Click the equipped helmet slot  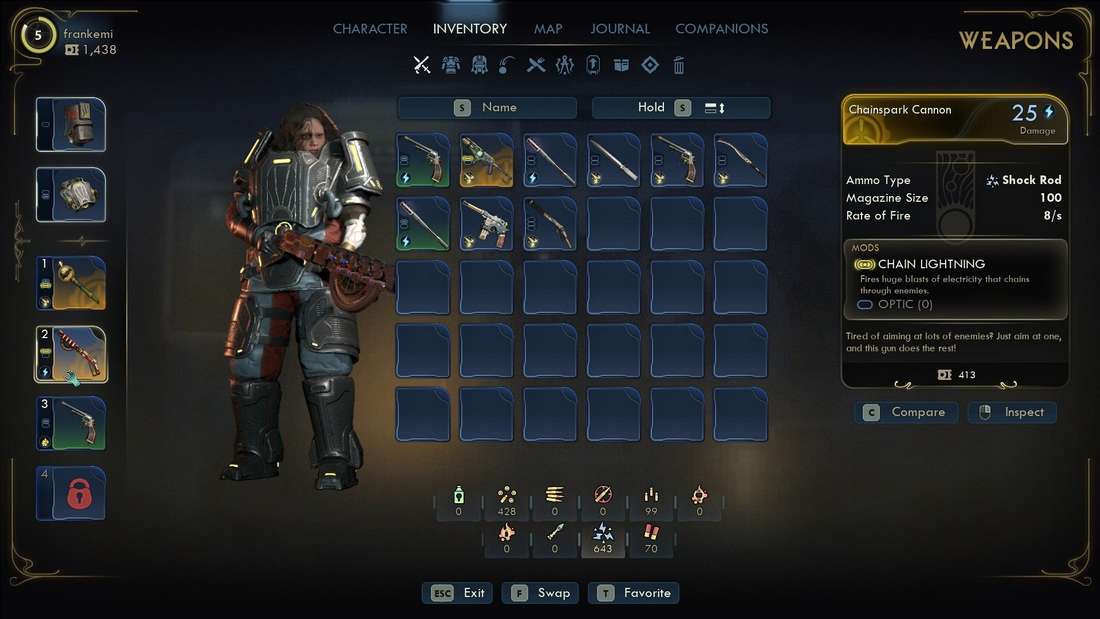click(x=71, y=125)
